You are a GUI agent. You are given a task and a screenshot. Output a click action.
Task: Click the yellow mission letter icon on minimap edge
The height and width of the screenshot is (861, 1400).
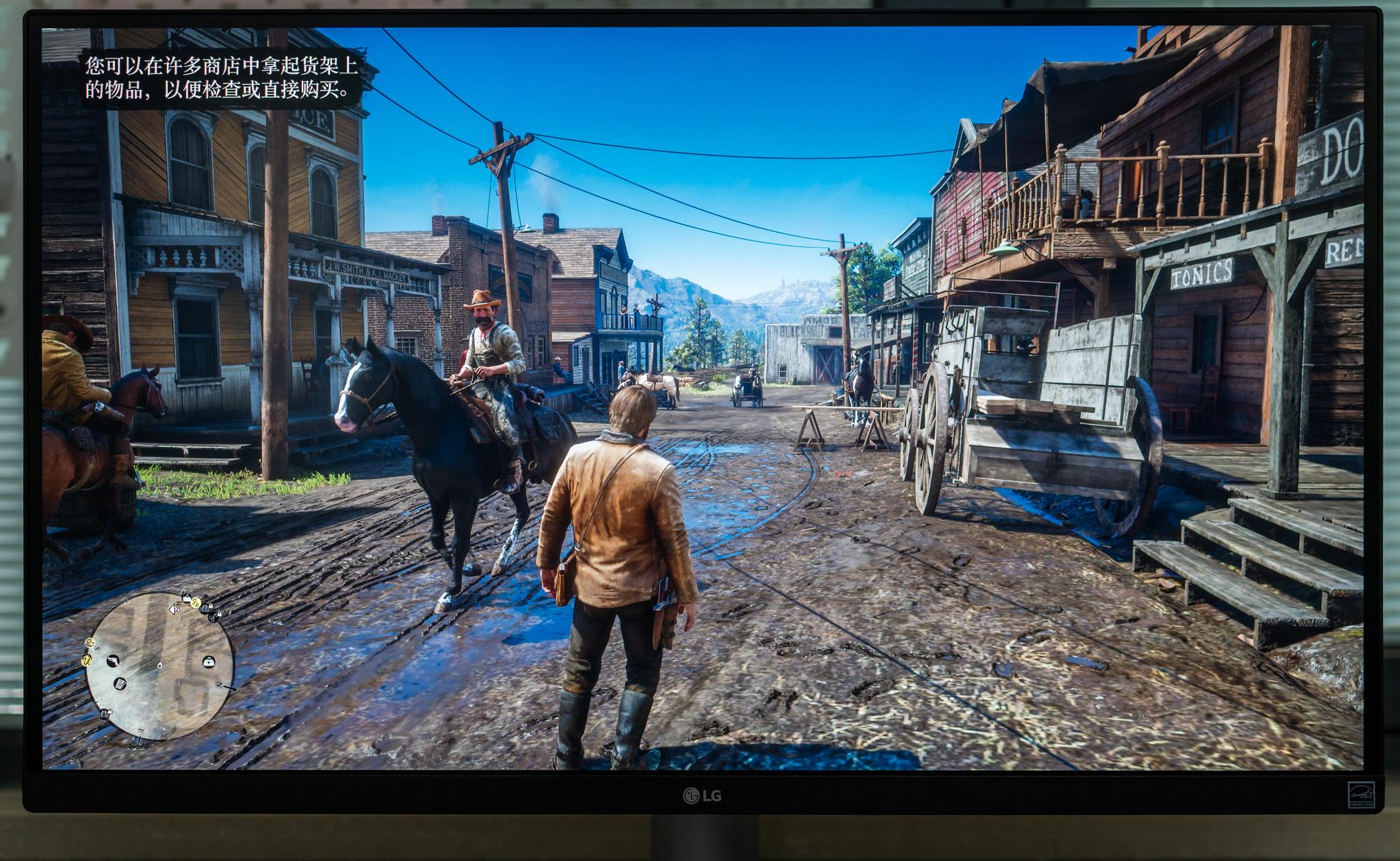click(196, 602)
